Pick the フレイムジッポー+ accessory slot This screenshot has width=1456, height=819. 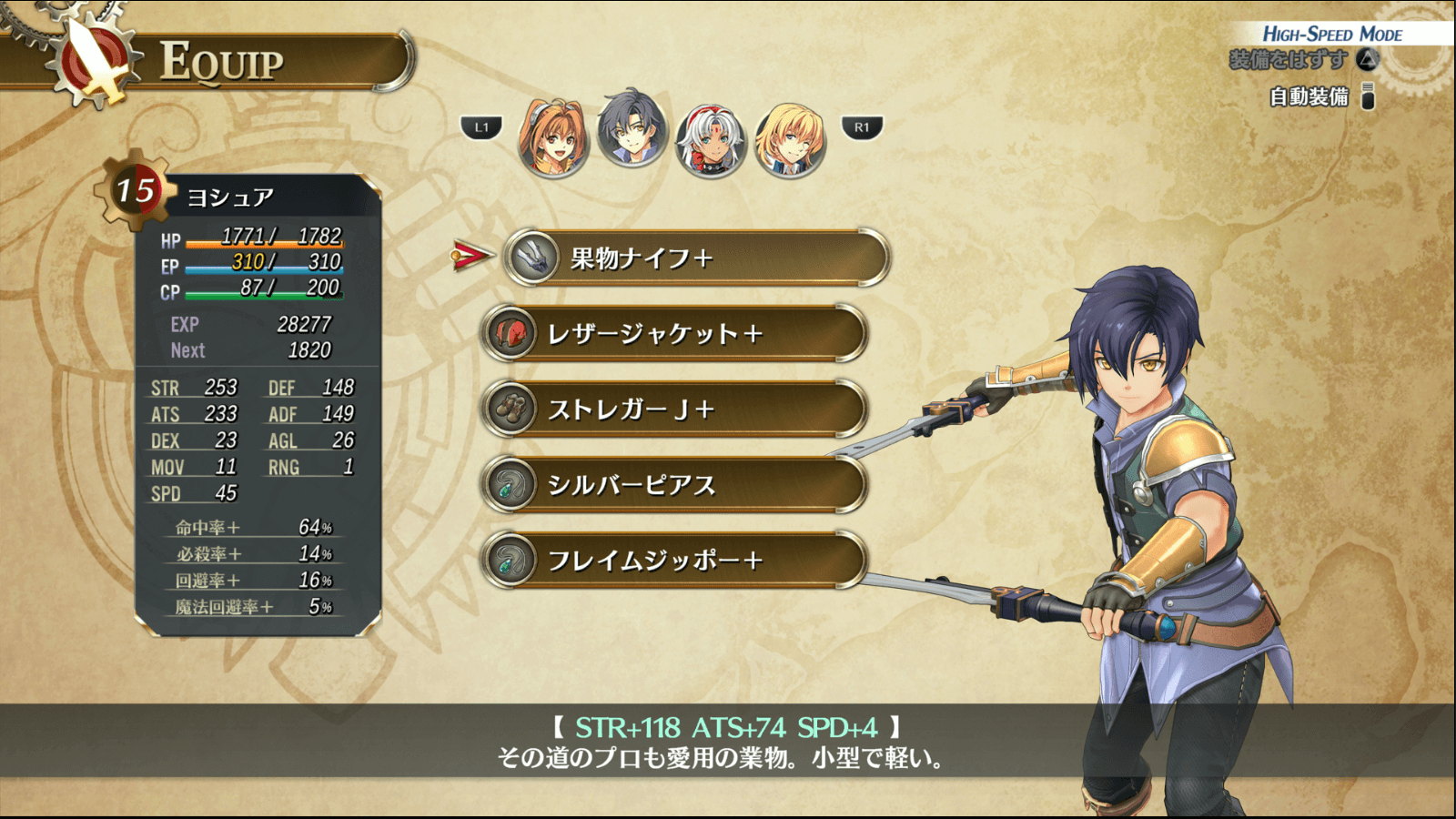click(x=674, y=561)
